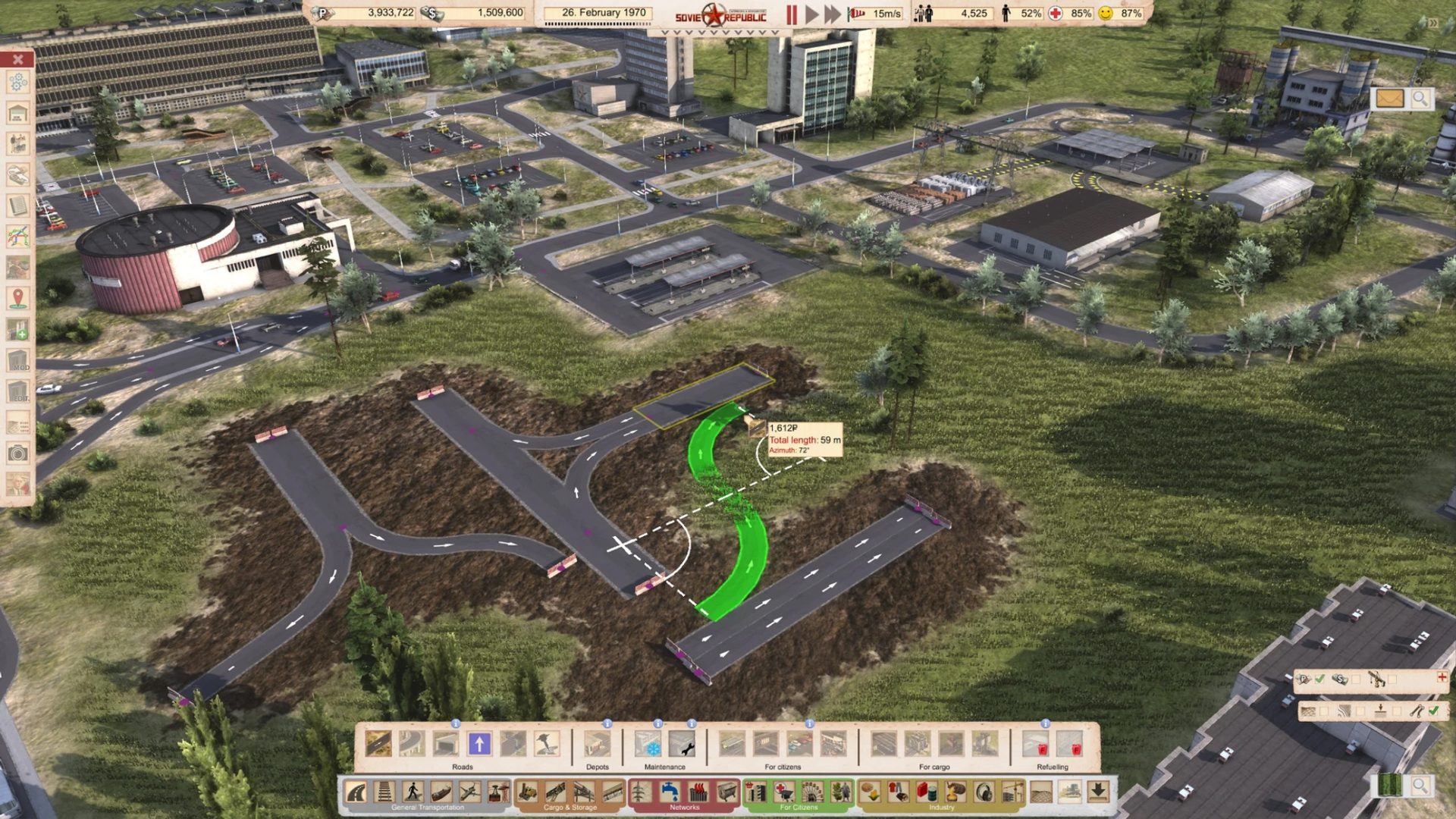Open the envelope notifications
The width and height of the screenshot is (1456, 819).
1389,99
